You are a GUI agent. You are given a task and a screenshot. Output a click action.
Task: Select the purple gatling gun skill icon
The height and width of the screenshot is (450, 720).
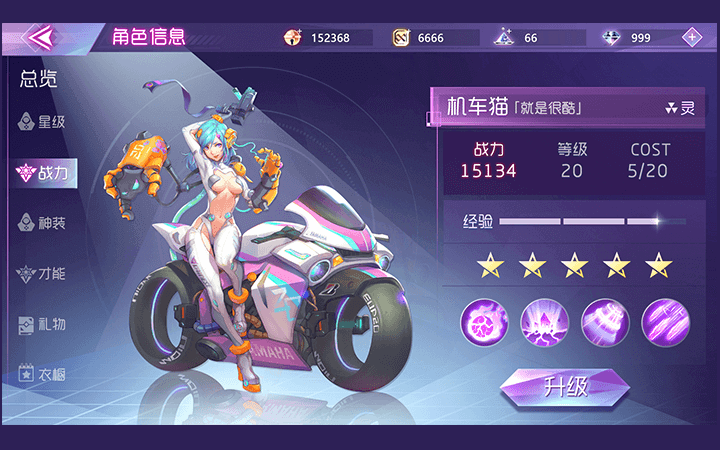pyautogui.click(x=605, y=322)
